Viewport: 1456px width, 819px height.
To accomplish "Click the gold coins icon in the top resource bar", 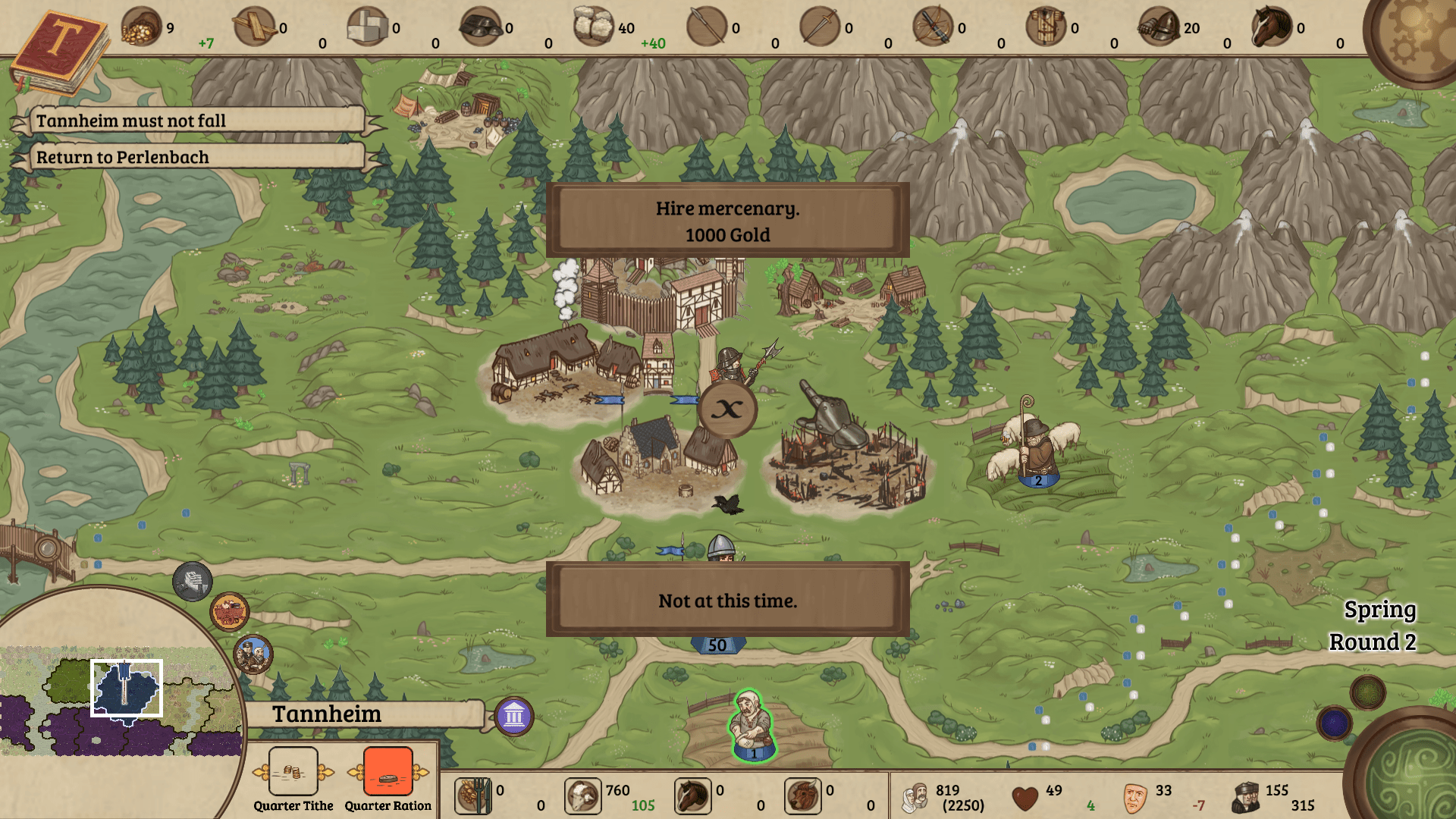I will pos(140,27).
